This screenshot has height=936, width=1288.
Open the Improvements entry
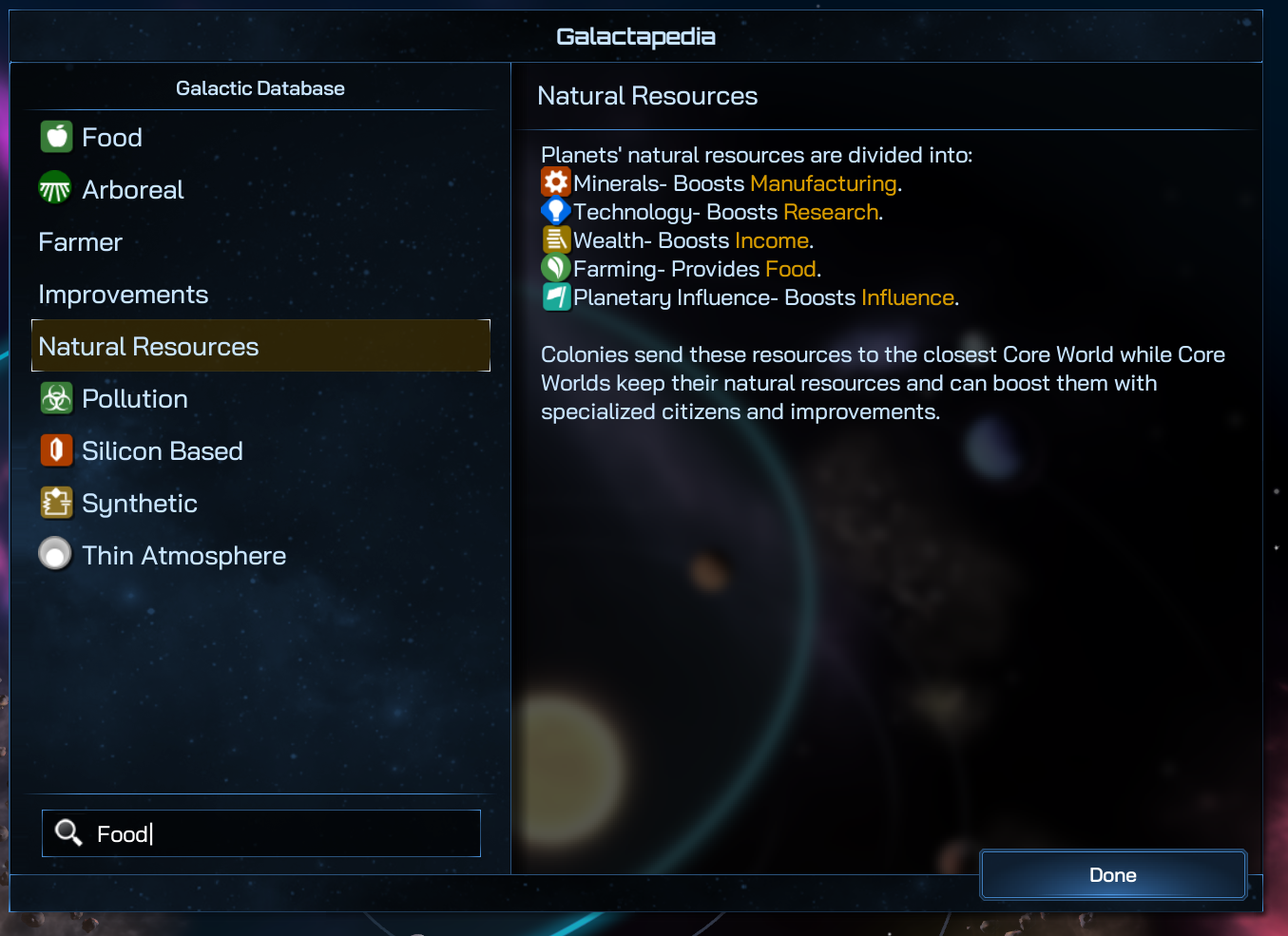[123, 295]
